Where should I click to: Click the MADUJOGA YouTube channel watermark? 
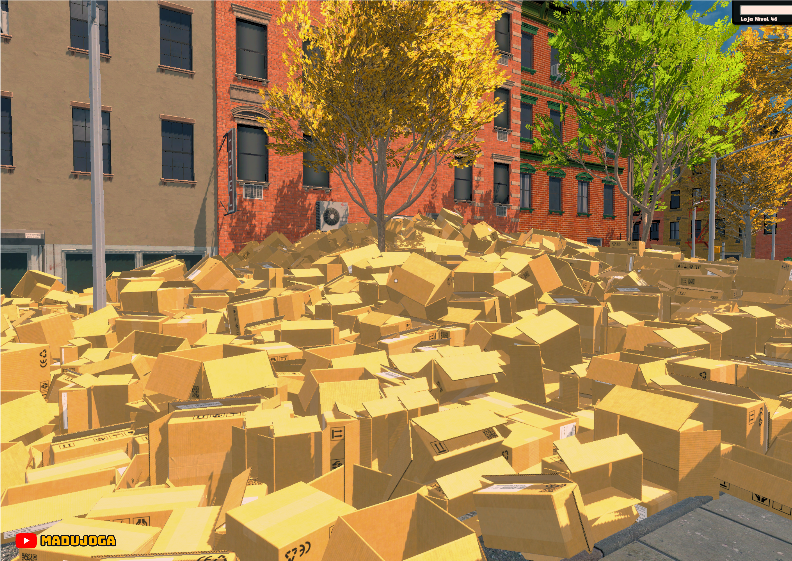[66, 540]
